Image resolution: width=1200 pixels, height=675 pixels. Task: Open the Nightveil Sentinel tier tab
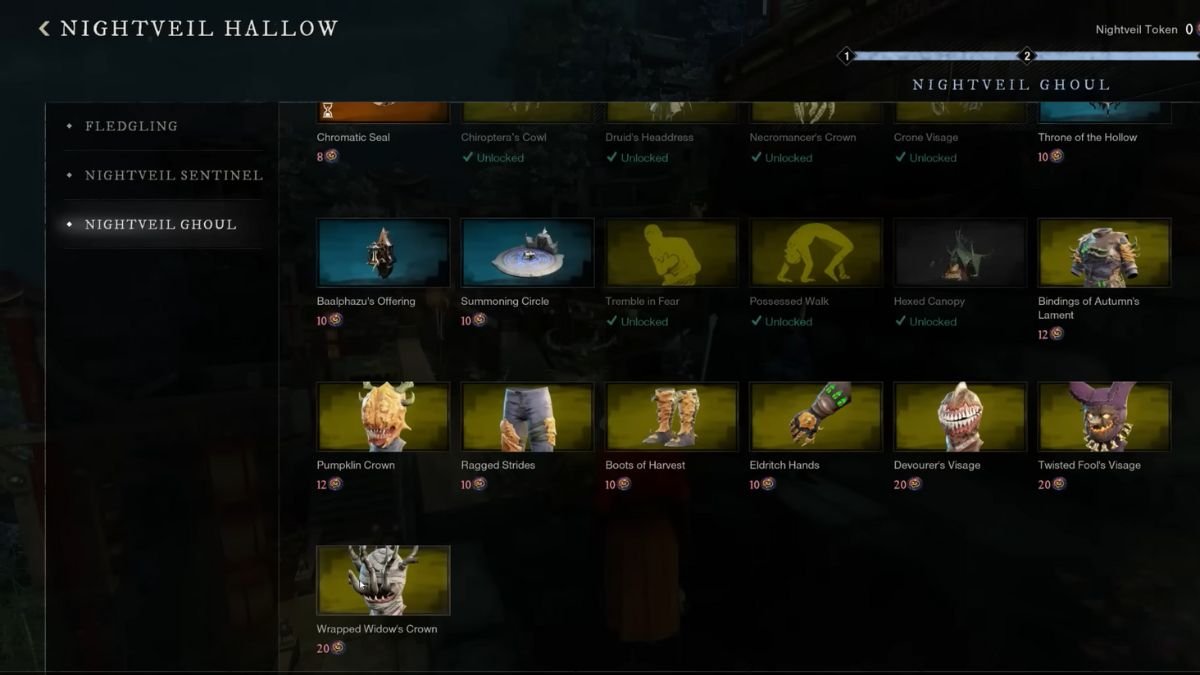point(173,175)
